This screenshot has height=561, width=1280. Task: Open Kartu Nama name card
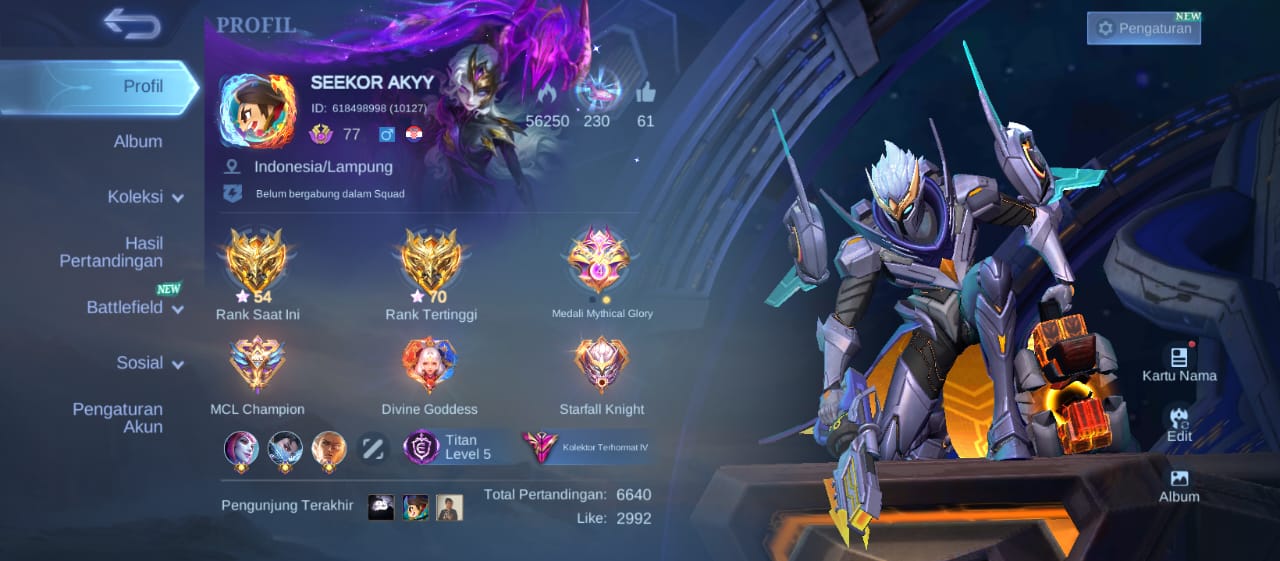tap(1179, 364)
